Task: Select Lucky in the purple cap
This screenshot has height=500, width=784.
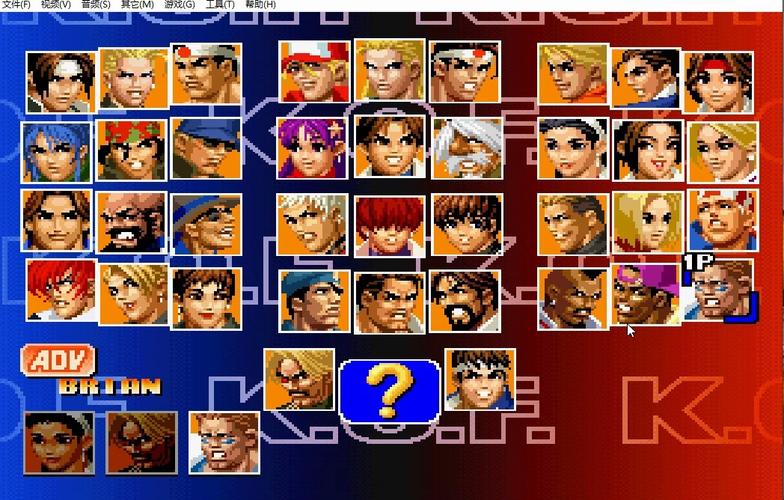Action: coord(646,295)
